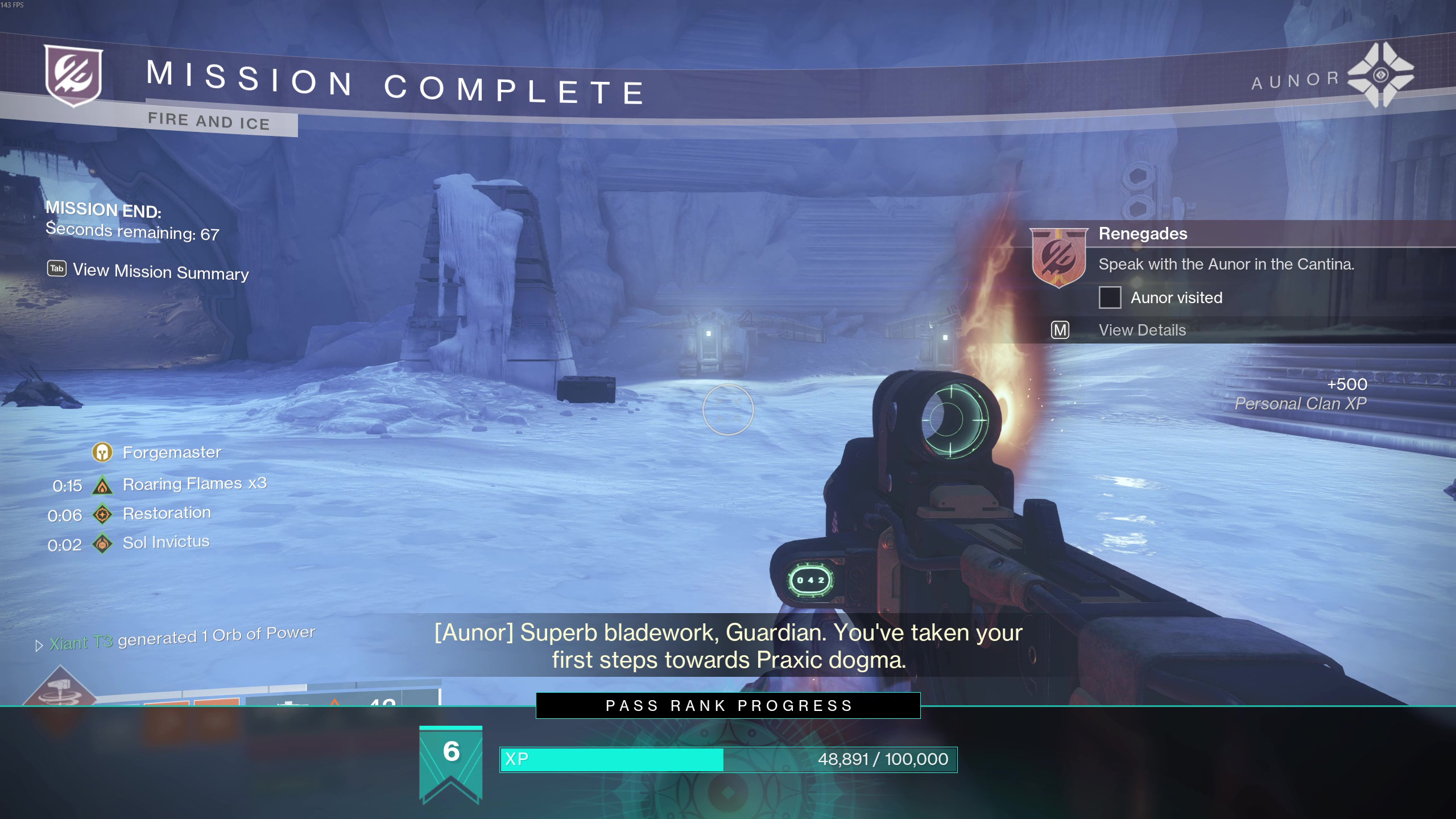1456x819 pixels.
Task: Choose the Restoration buff icon
Action: tap(102, 515)
